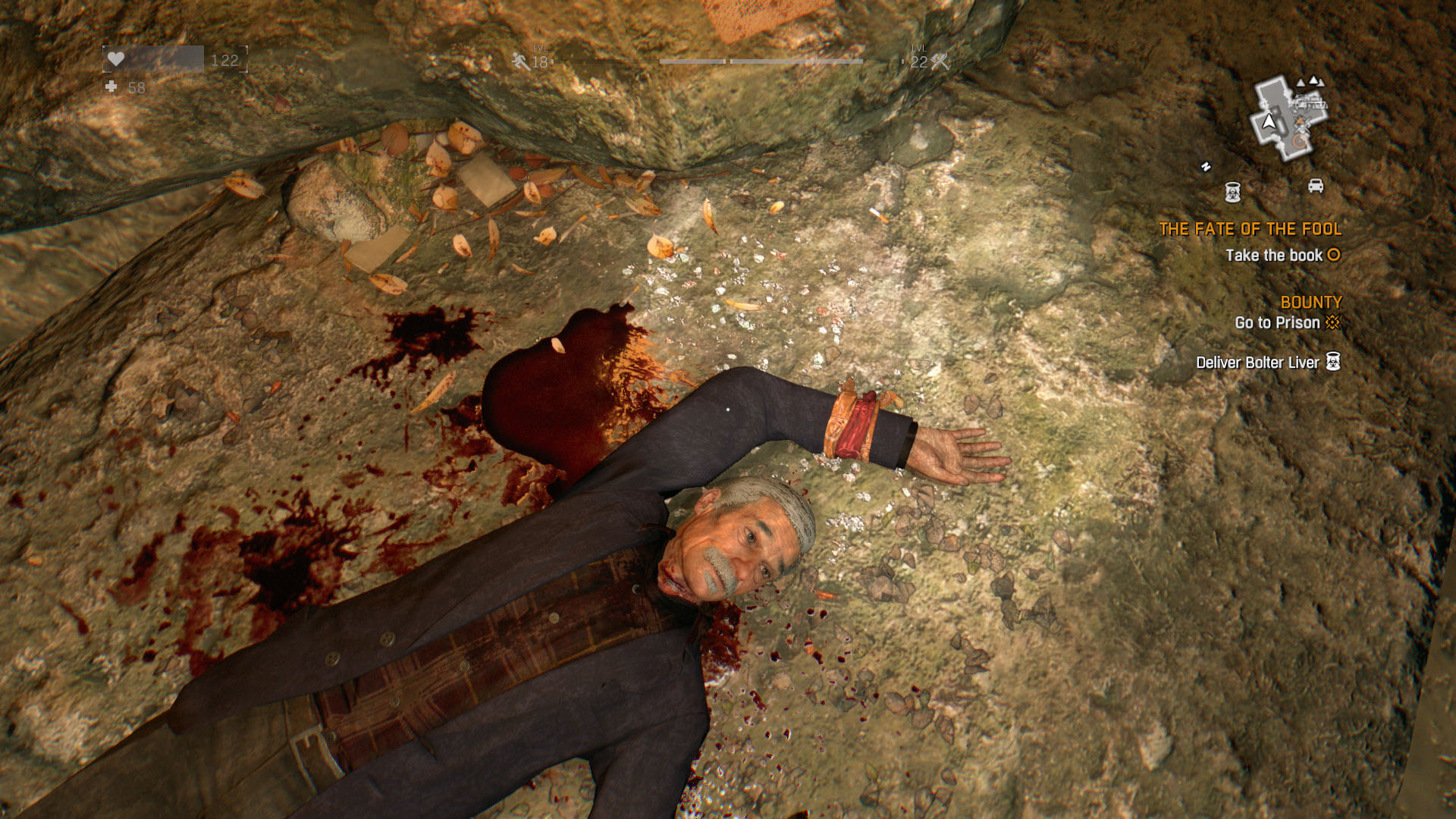Image resolution: width=1456 pixels, height=819 pixels.
Task: Select the medkit cross icon
Action: pos(111,87)
